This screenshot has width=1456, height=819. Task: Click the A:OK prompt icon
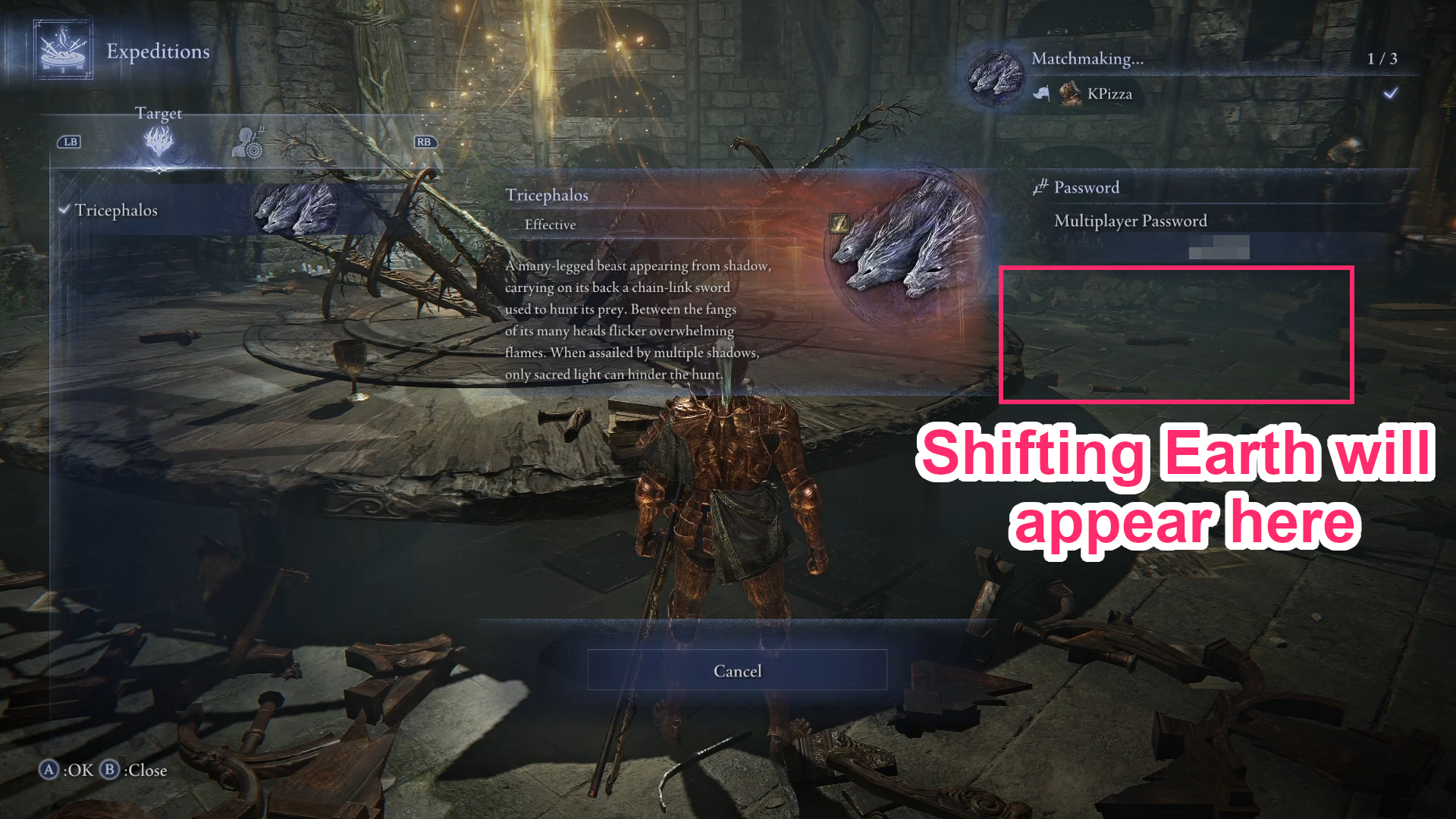(x=49, y=770)
